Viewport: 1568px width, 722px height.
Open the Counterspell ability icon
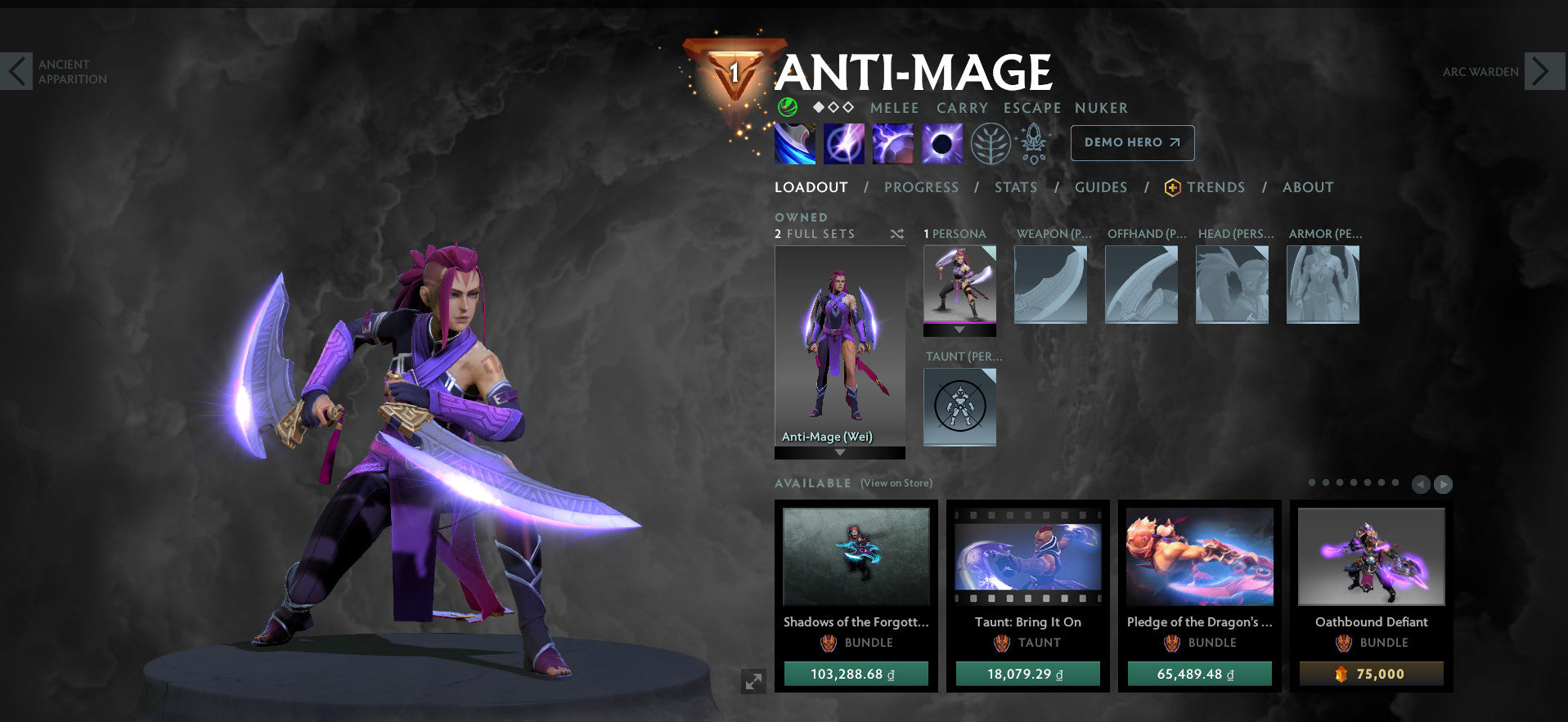coord(892,143)
